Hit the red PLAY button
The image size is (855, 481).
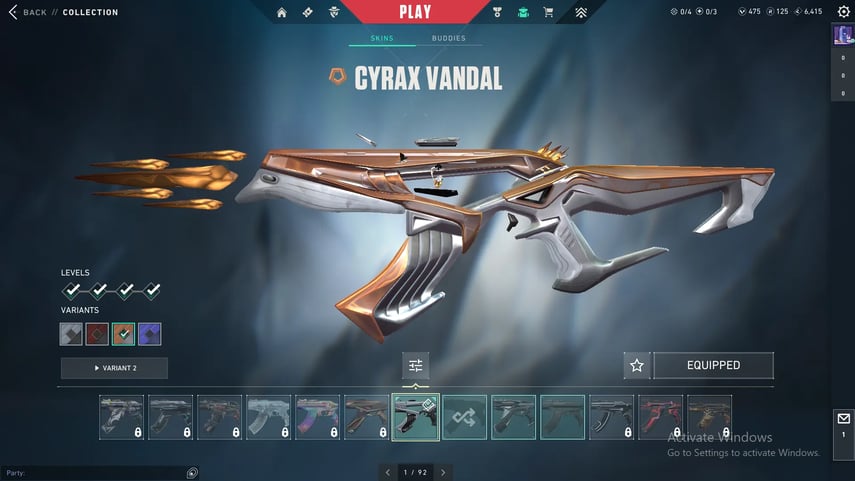pyautogui.click(x=415, y=12)
